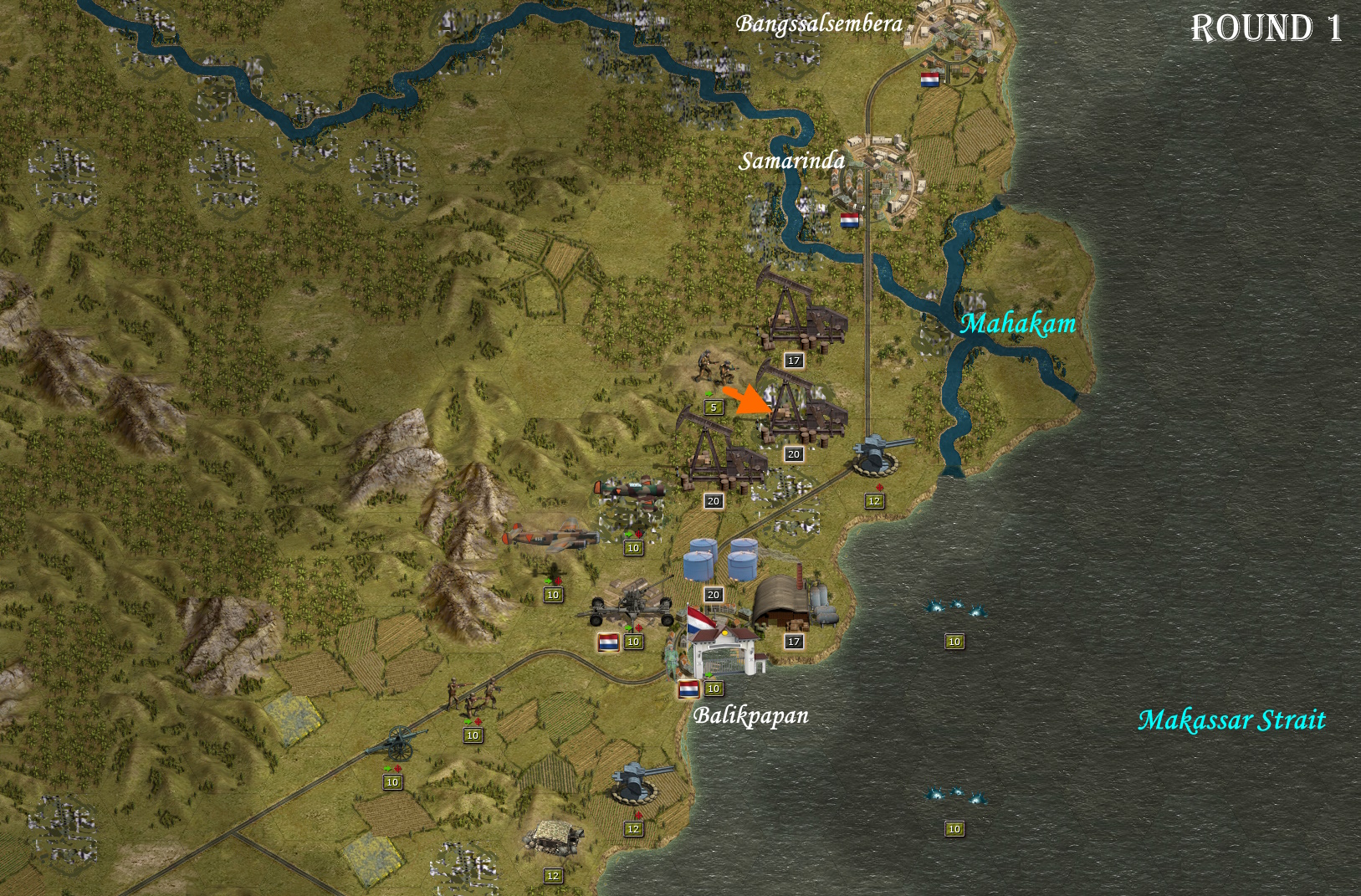Toggle the Dutch flag at Balikpapan gate
Screen dimensions: 1361x896
click(688, 689)
